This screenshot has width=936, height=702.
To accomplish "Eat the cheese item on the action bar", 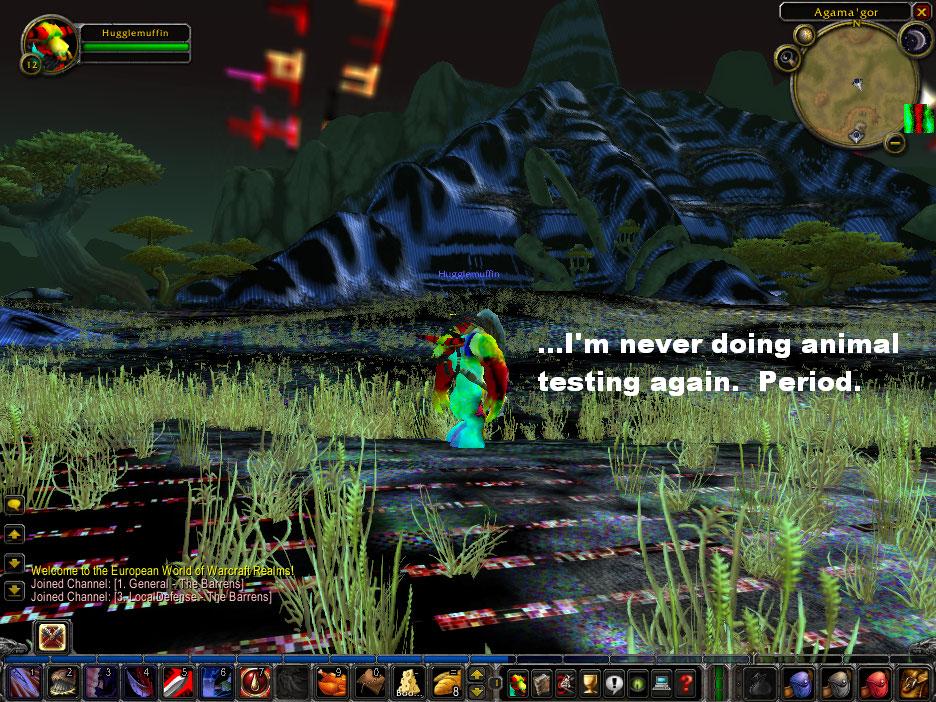I will coord(408,683).
